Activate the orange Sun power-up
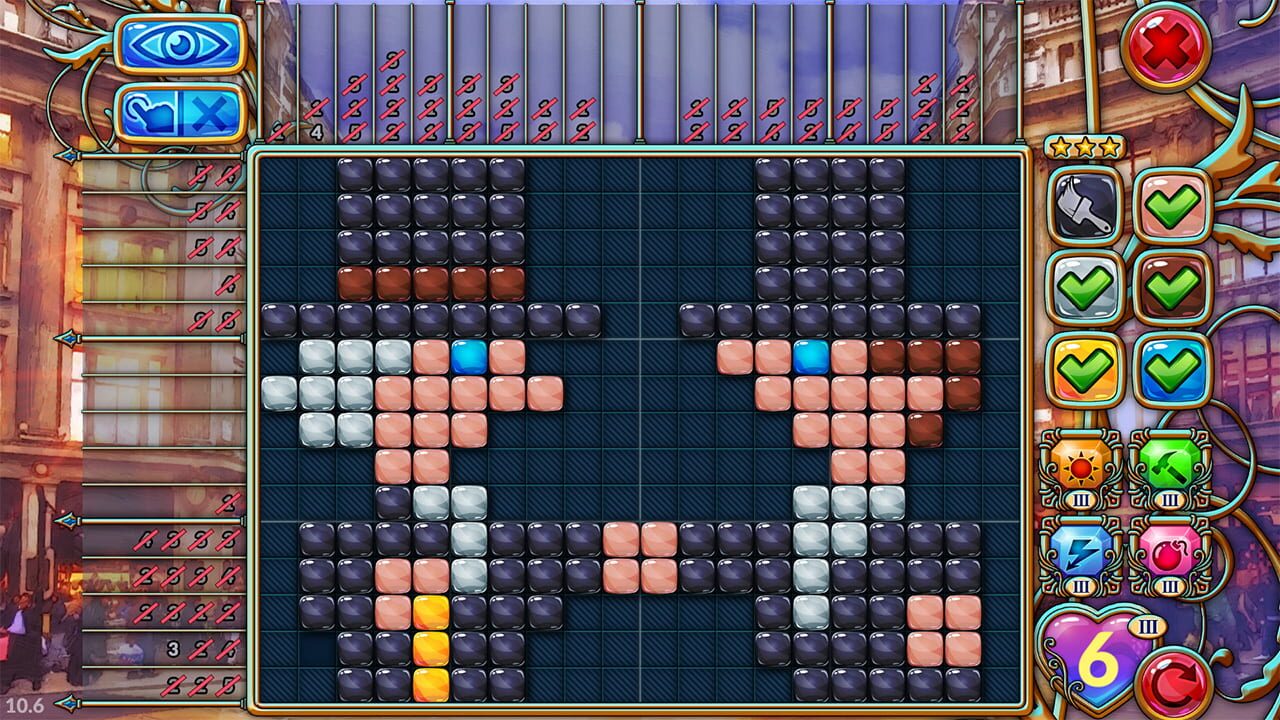The width and height of the screenshot is (1280, 720). pyautogui.click(x=1081, y=466)
